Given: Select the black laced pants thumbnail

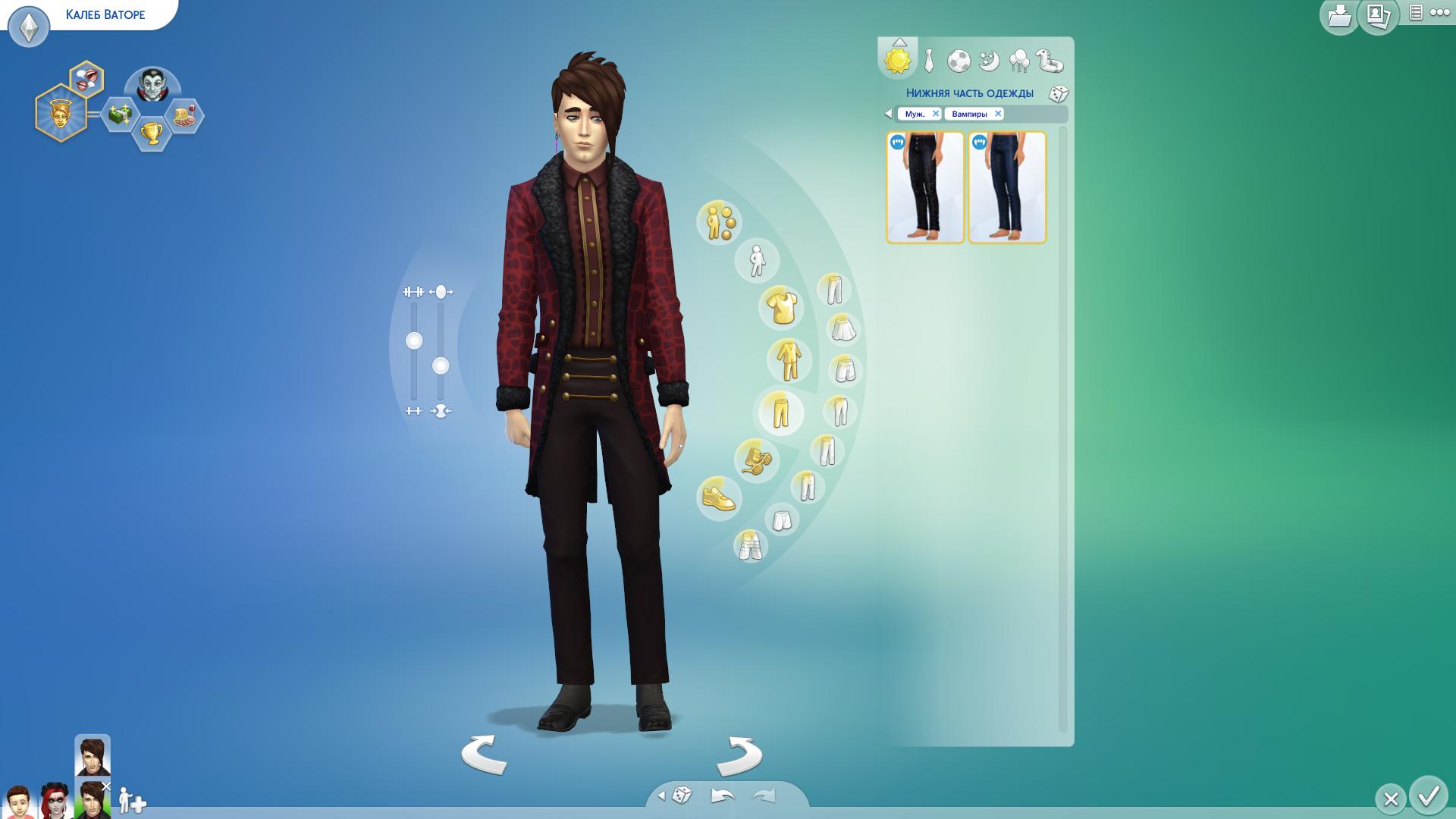Looking at the screenshot, I should point(925,187).
